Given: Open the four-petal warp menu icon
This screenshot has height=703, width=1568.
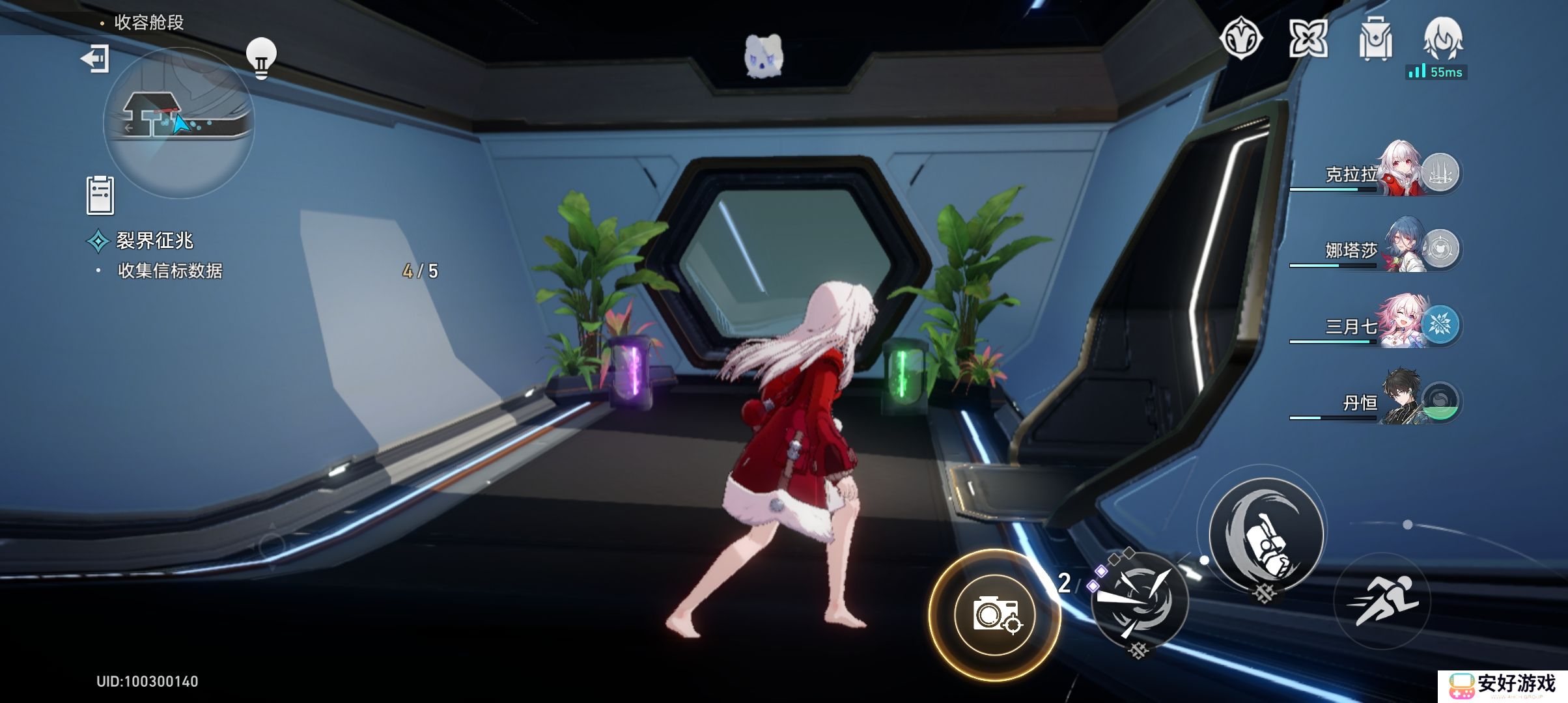Looking at the screenshot, I should point(1308,39).
